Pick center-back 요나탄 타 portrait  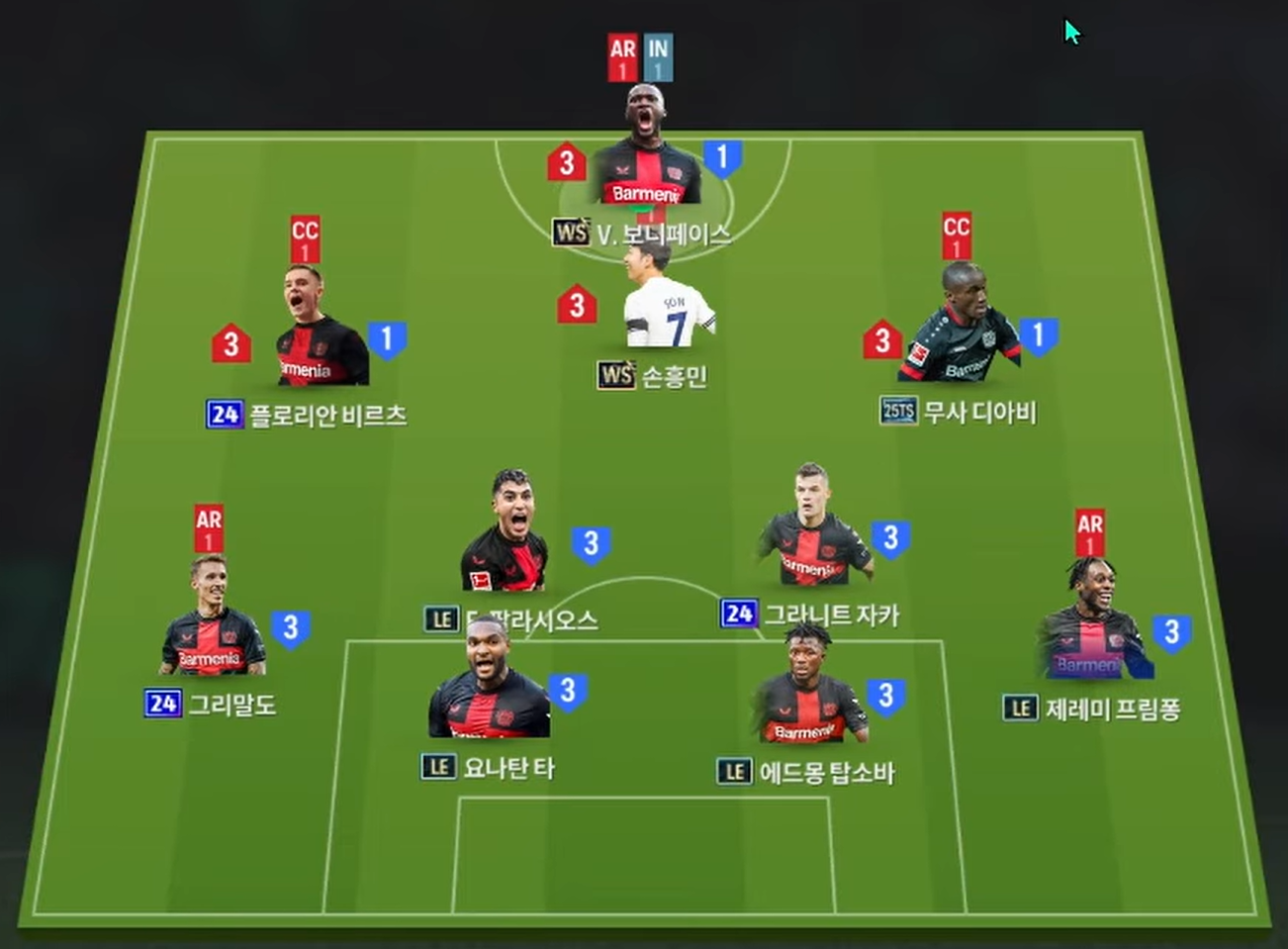pos(488,684)
